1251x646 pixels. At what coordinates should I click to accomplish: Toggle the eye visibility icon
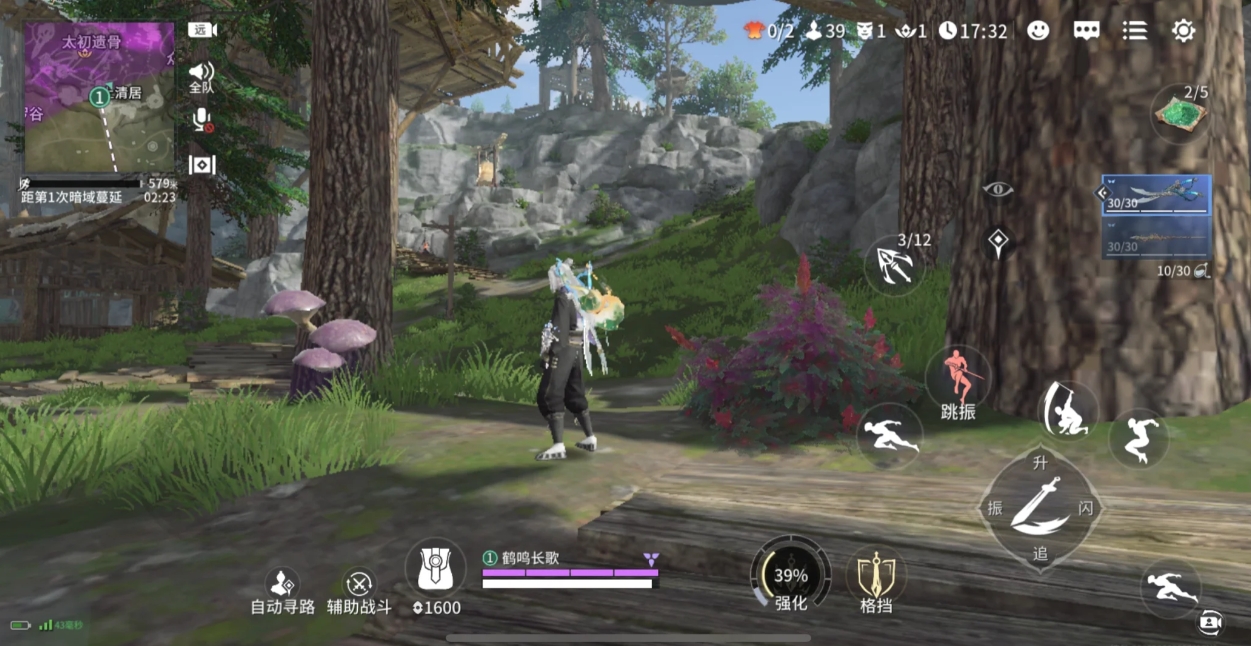pos(997,190)
